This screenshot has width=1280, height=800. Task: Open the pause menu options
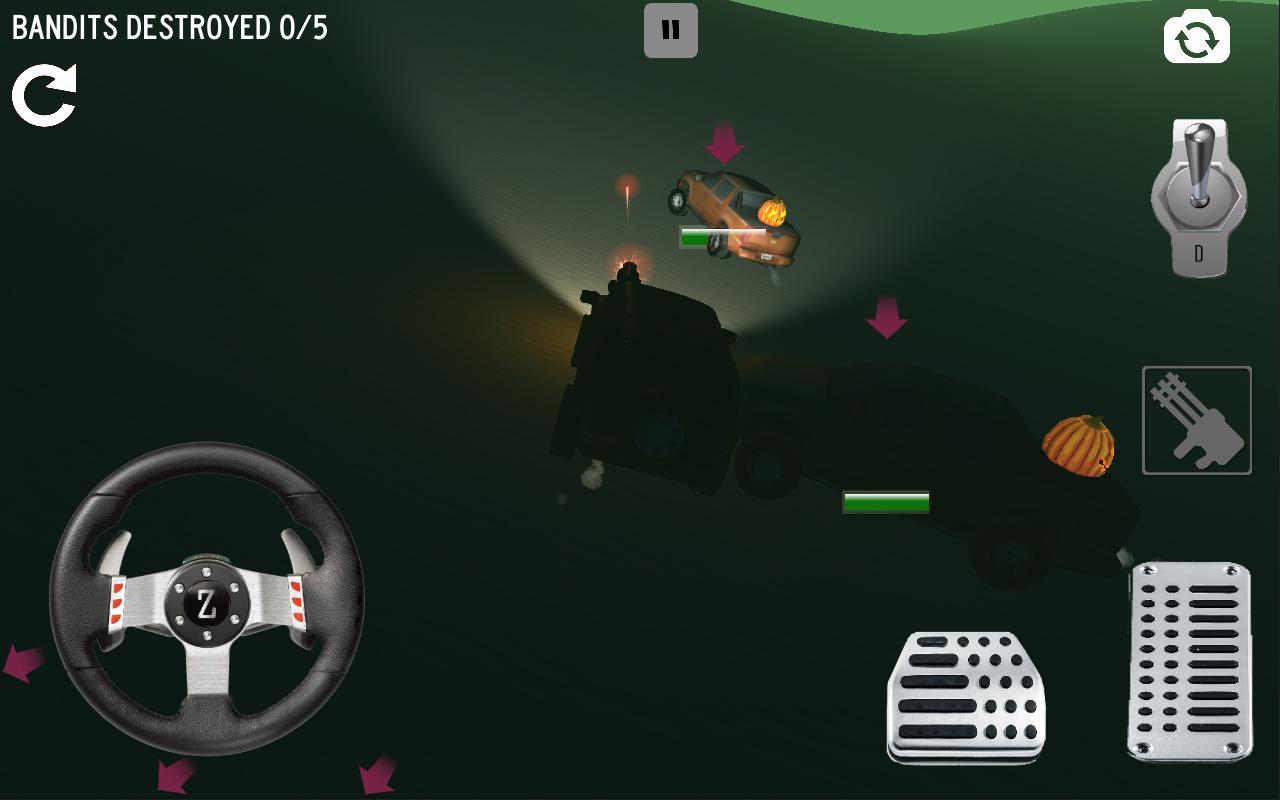pos(670,30)
